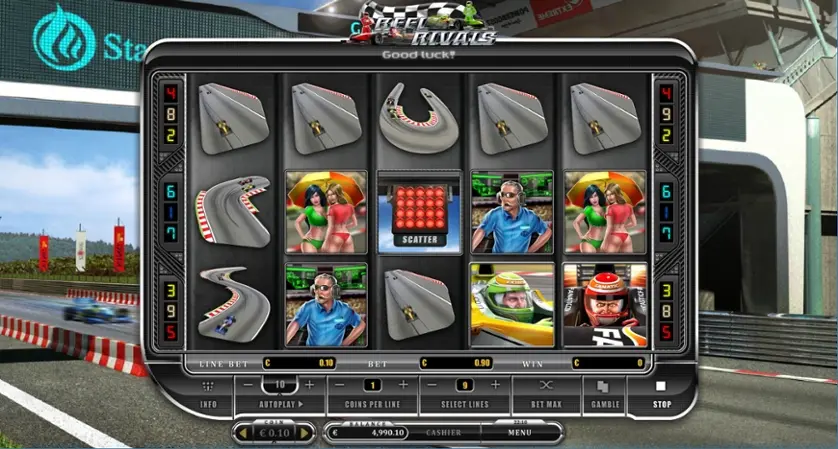This screenshot has height=449, width=838.
Task: Increase coin value with right arrow
Action: pos(307,433)
